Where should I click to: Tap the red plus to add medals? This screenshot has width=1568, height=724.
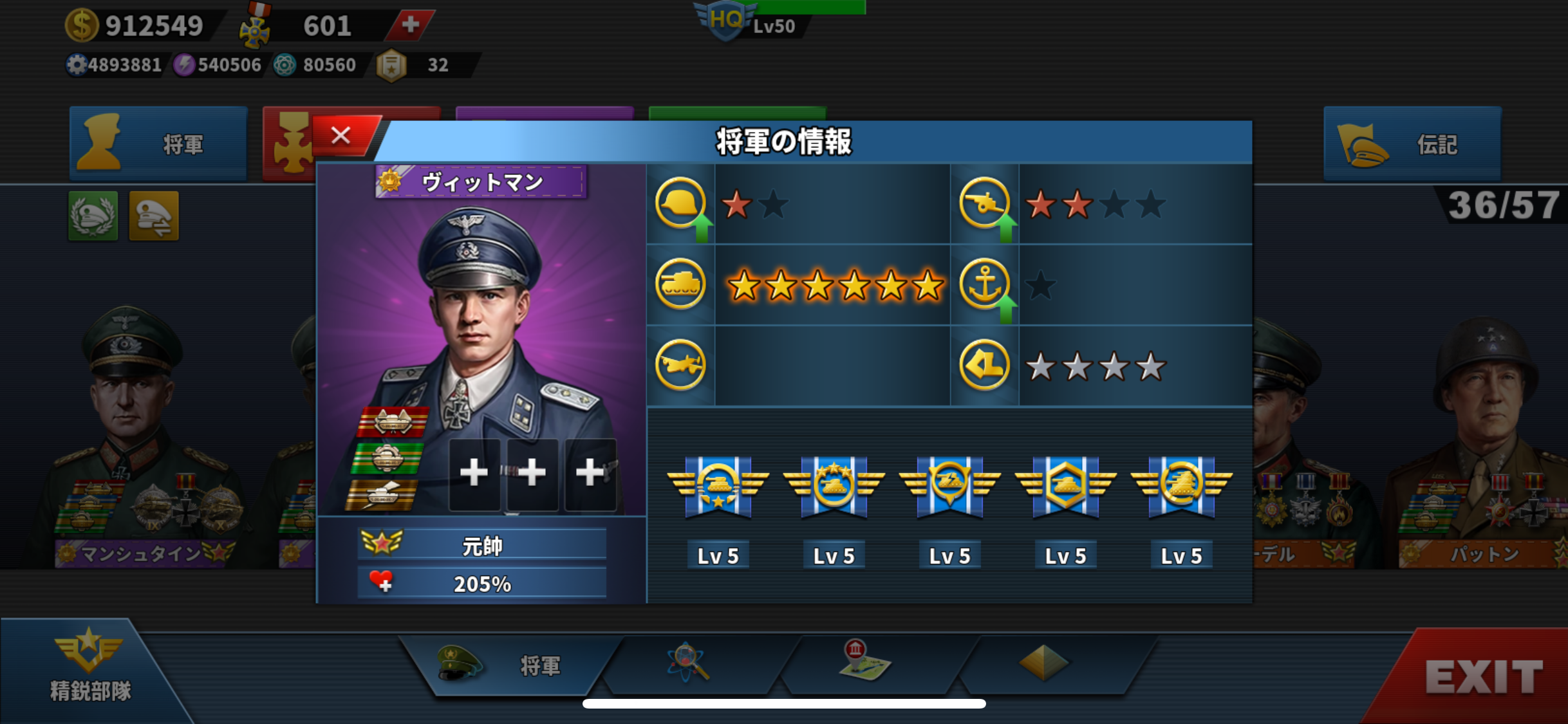point(410,25)
